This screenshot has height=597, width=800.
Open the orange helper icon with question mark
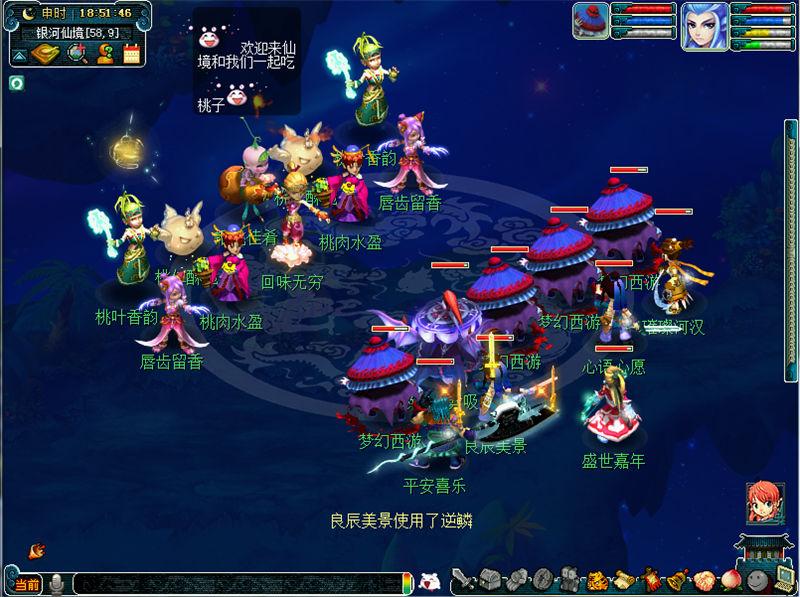coord(104,53)
